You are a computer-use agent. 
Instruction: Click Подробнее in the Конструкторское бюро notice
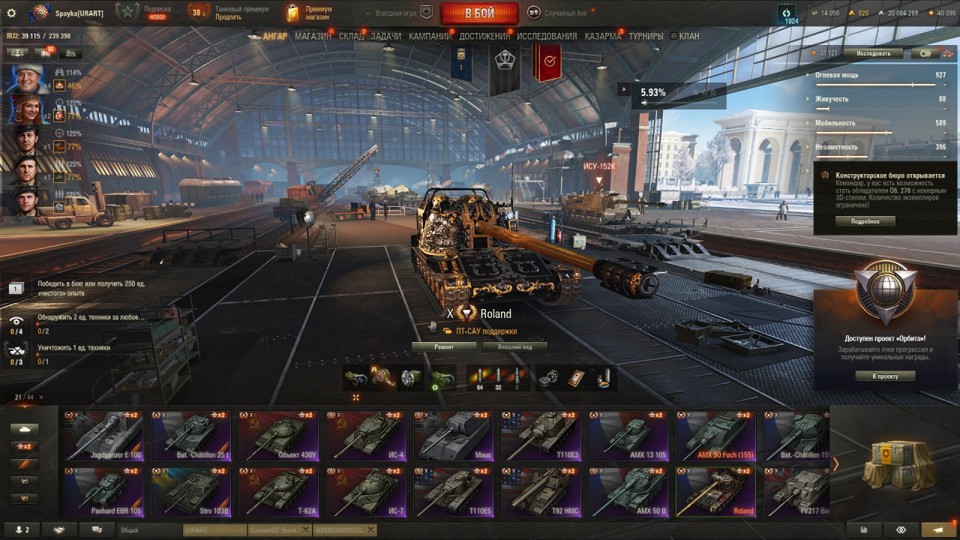pos(865,221)
